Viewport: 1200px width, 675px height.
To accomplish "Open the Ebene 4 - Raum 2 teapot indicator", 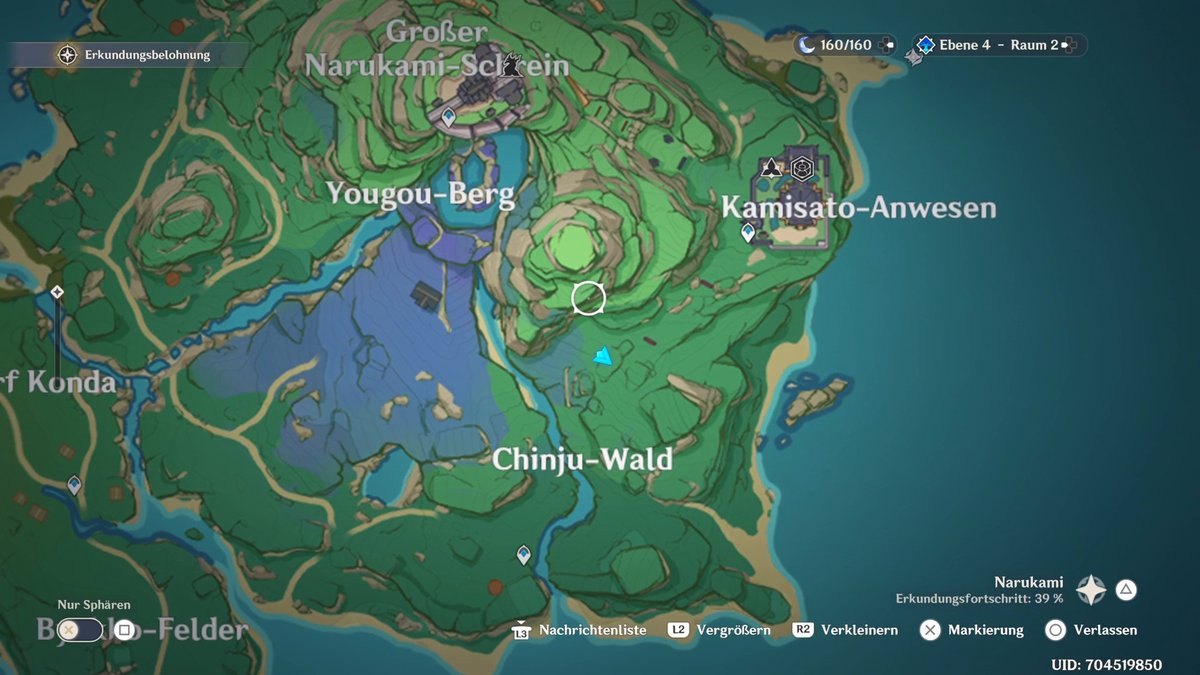I will click(996, 45).
